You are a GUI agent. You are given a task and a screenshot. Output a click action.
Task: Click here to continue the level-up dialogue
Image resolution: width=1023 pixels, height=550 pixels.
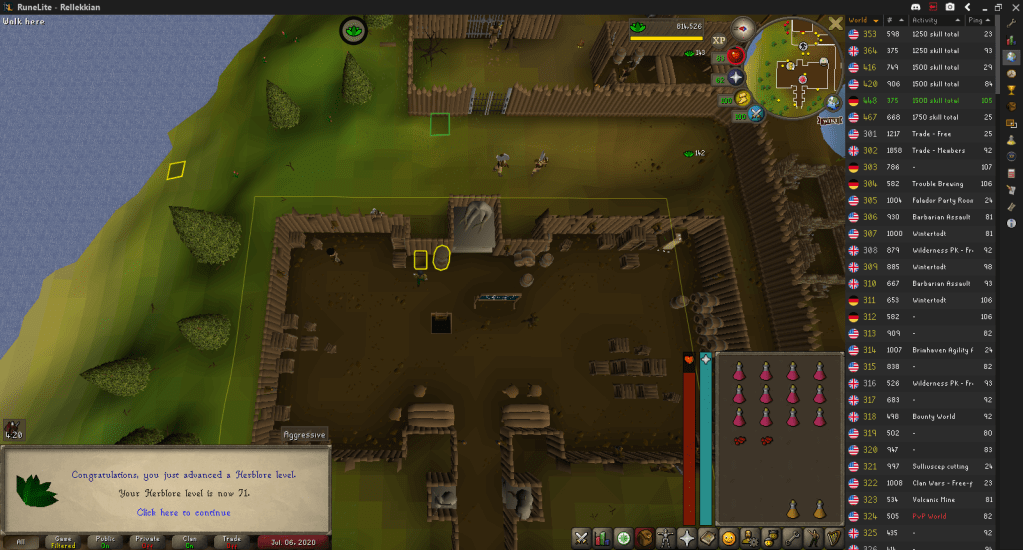point(183,512)
